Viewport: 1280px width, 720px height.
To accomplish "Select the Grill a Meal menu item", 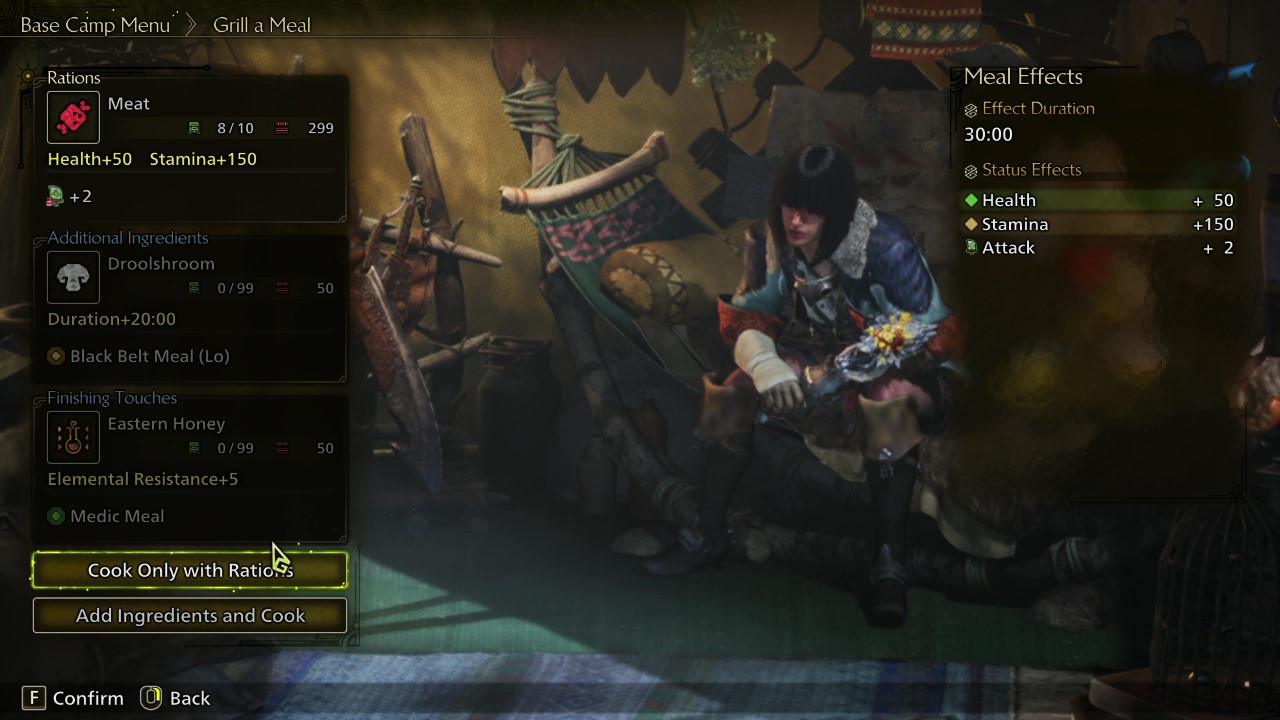I will point(261,24).
